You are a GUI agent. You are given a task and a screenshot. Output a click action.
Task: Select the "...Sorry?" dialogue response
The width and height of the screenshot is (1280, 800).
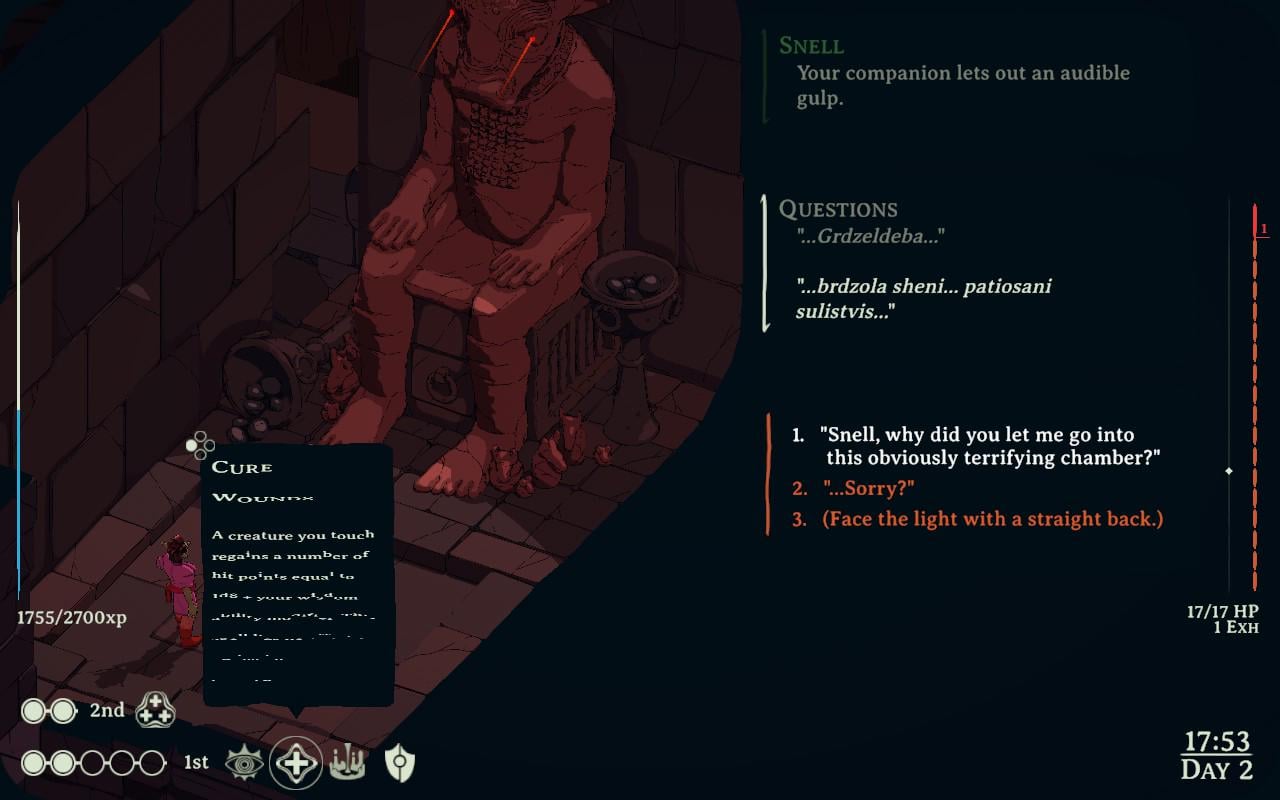[868, 488]
